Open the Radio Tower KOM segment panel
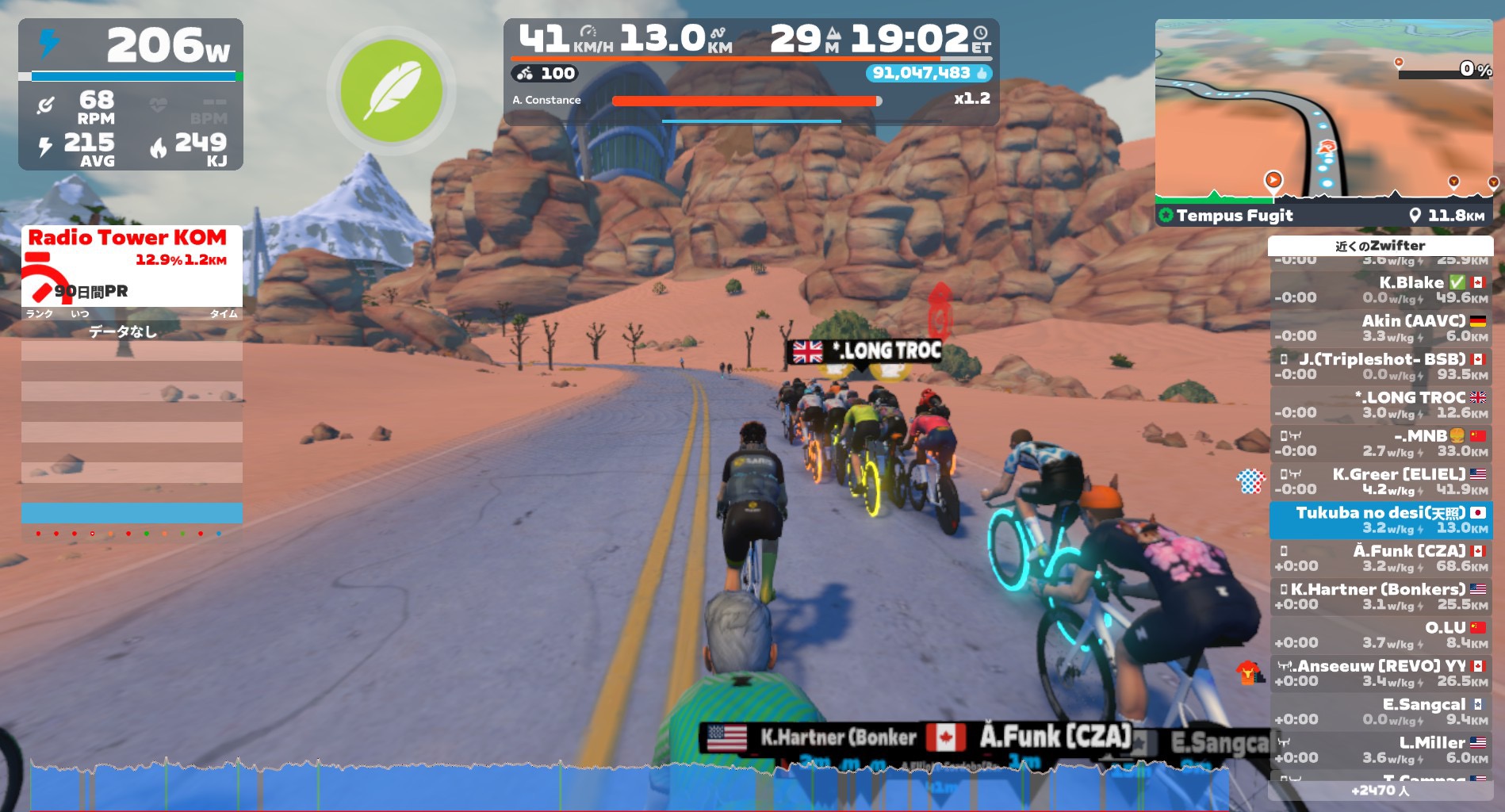 coord(132,266)
